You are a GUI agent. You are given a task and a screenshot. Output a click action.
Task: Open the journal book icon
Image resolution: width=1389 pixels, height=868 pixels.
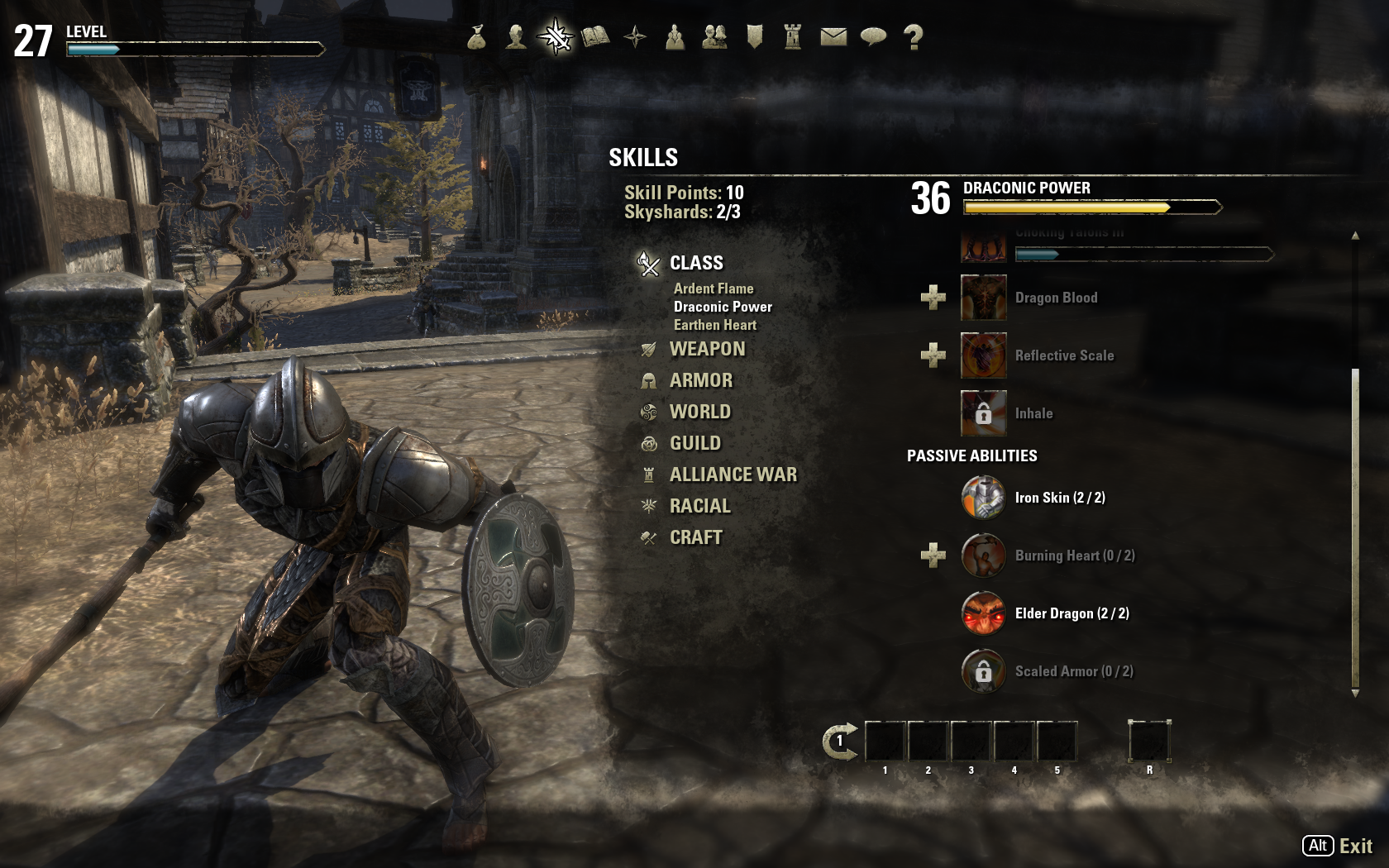point(595,36)
